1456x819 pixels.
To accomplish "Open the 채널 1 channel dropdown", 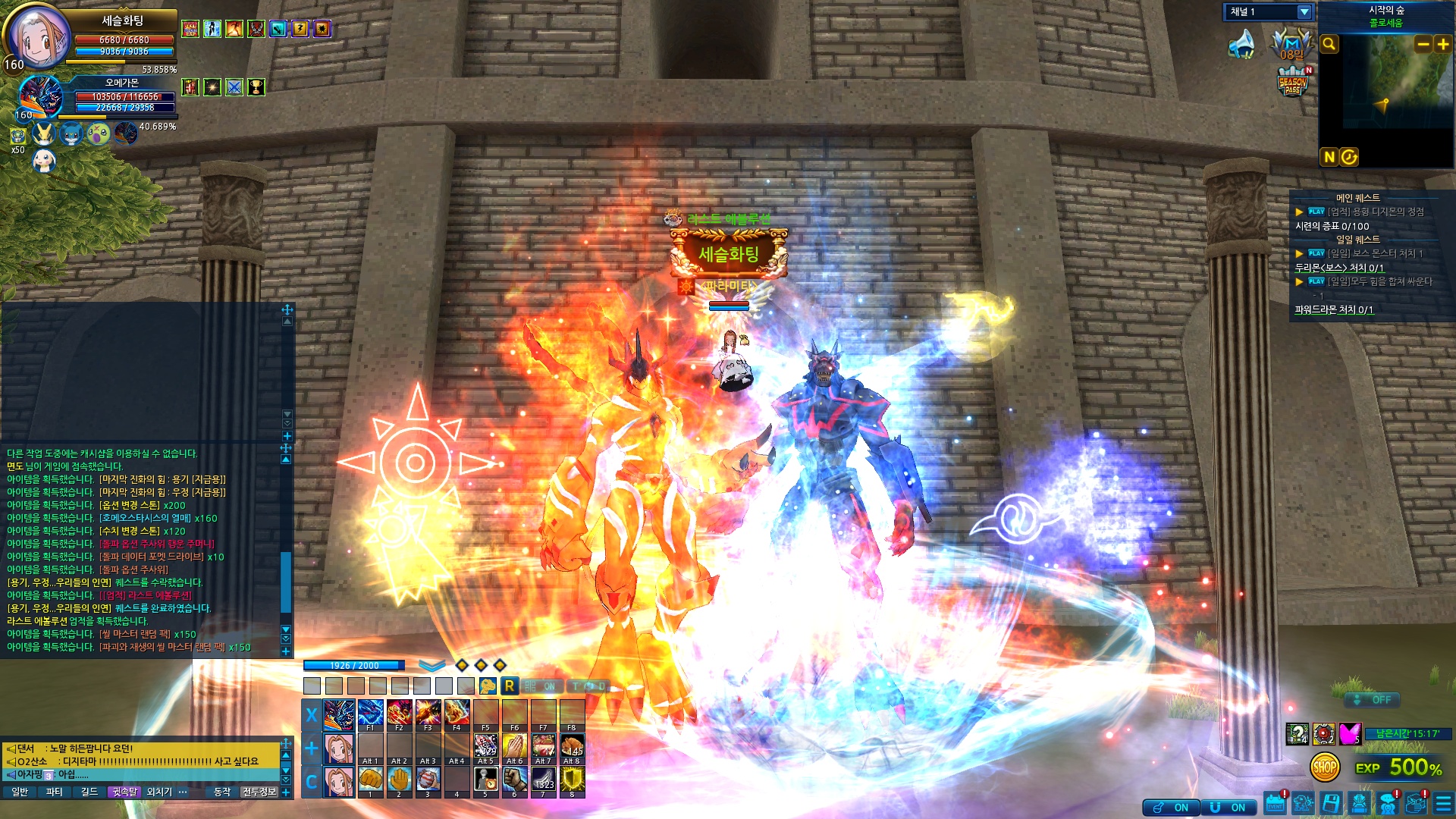I will pos(1304,12).
